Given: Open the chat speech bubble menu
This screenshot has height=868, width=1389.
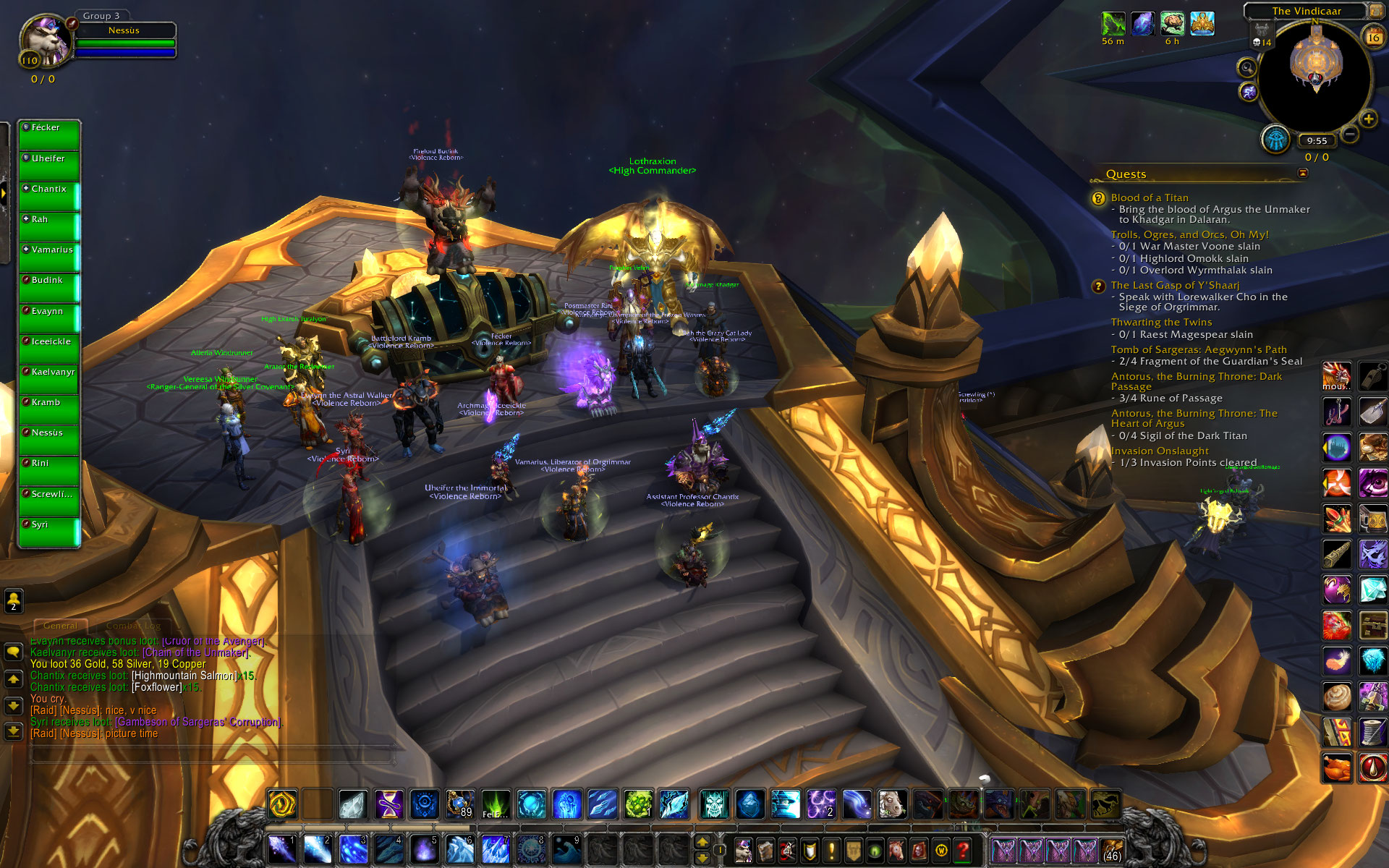Looking at the screenshot, I should pyautogui.click(x=13, y=652).
